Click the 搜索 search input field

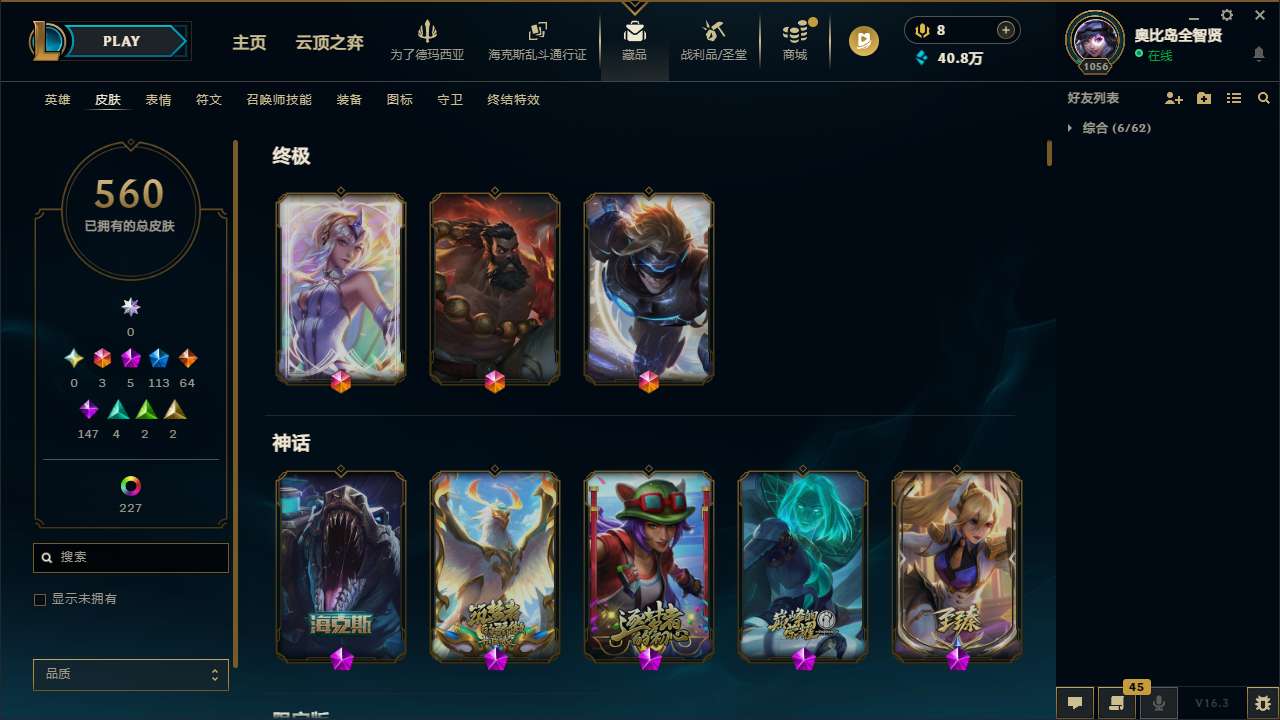tap(130, 557)
